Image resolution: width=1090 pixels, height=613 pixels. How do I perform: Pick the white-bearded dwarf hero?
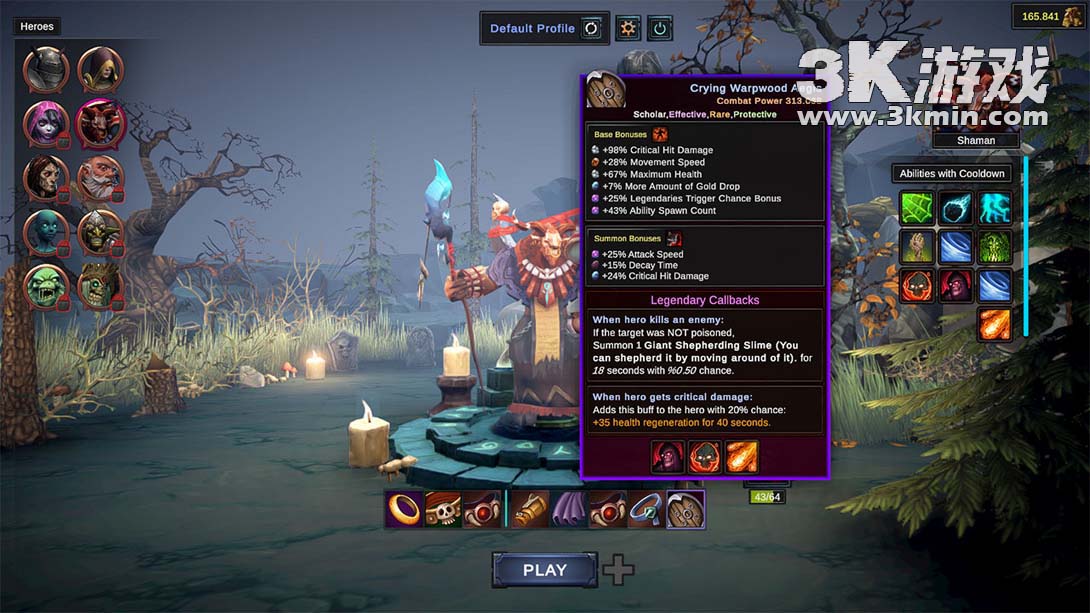pos(100,178)
